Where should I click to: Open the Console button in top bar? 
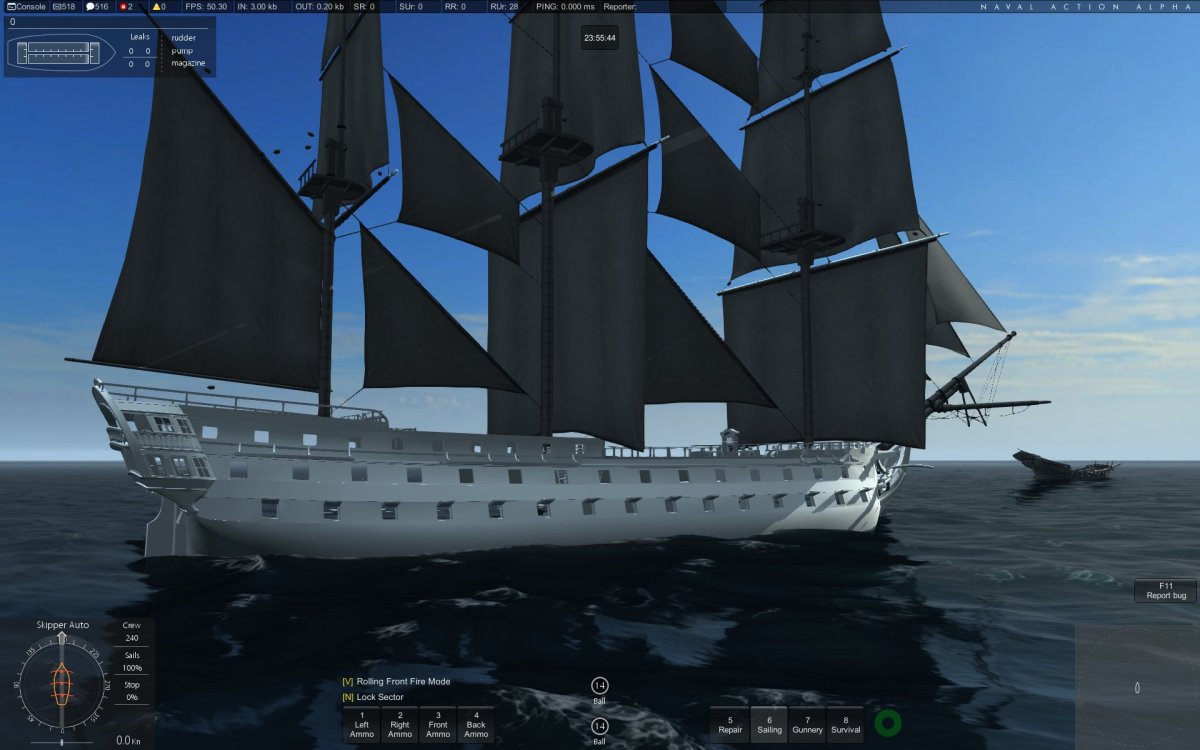(26, 6)
